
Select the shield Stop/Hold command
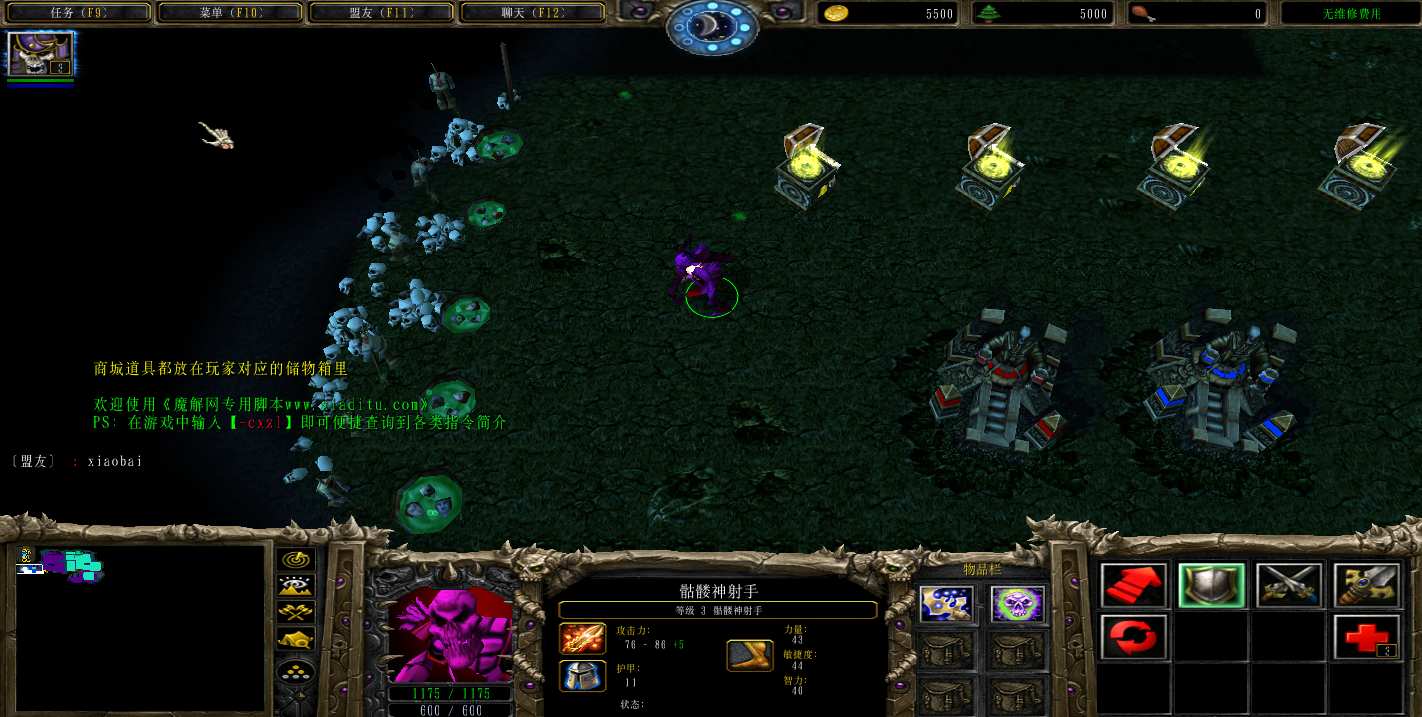(1211, 585)
